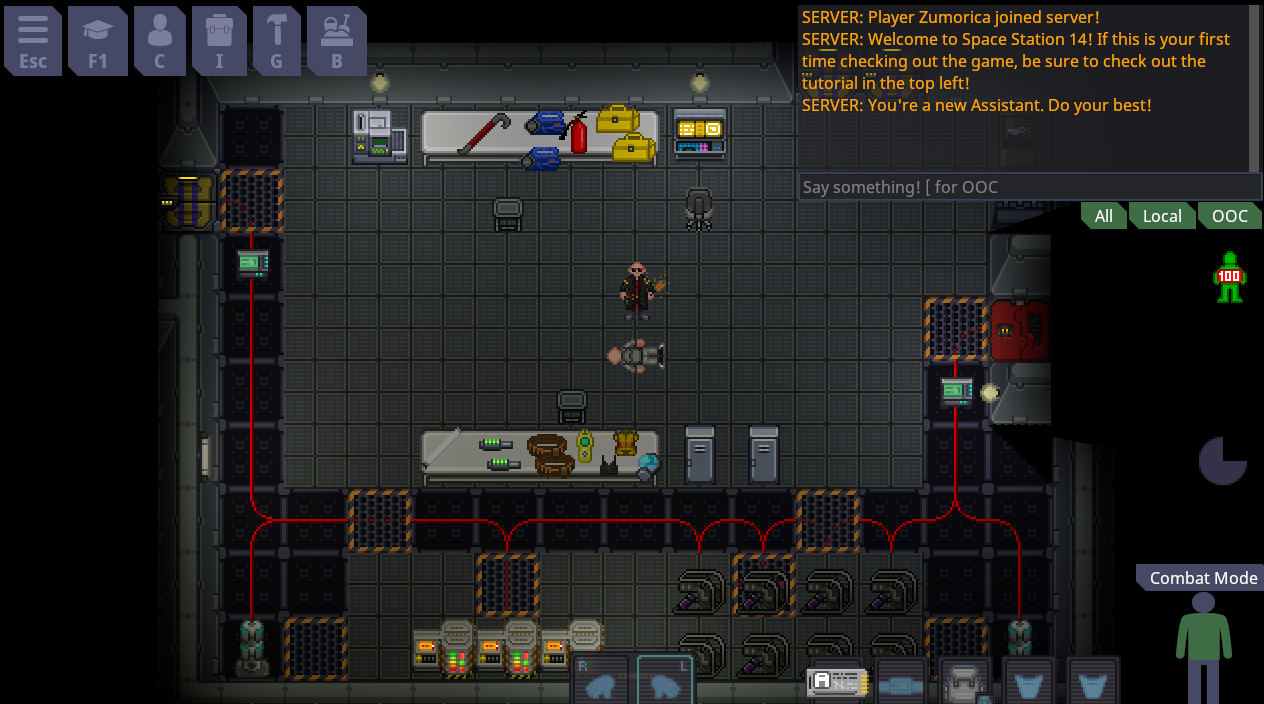1264x704 pixels.
Task: Open the tutorial graduation cap button
Action: pos(97,40)
